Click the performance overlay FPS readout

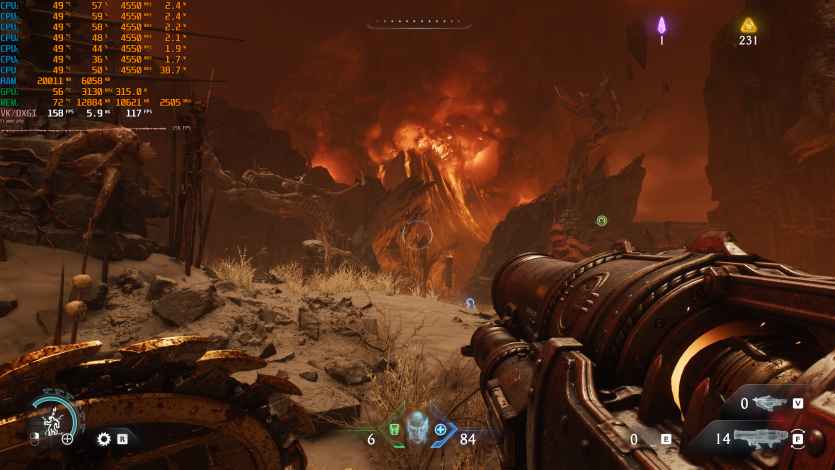(x=55, y=113)
